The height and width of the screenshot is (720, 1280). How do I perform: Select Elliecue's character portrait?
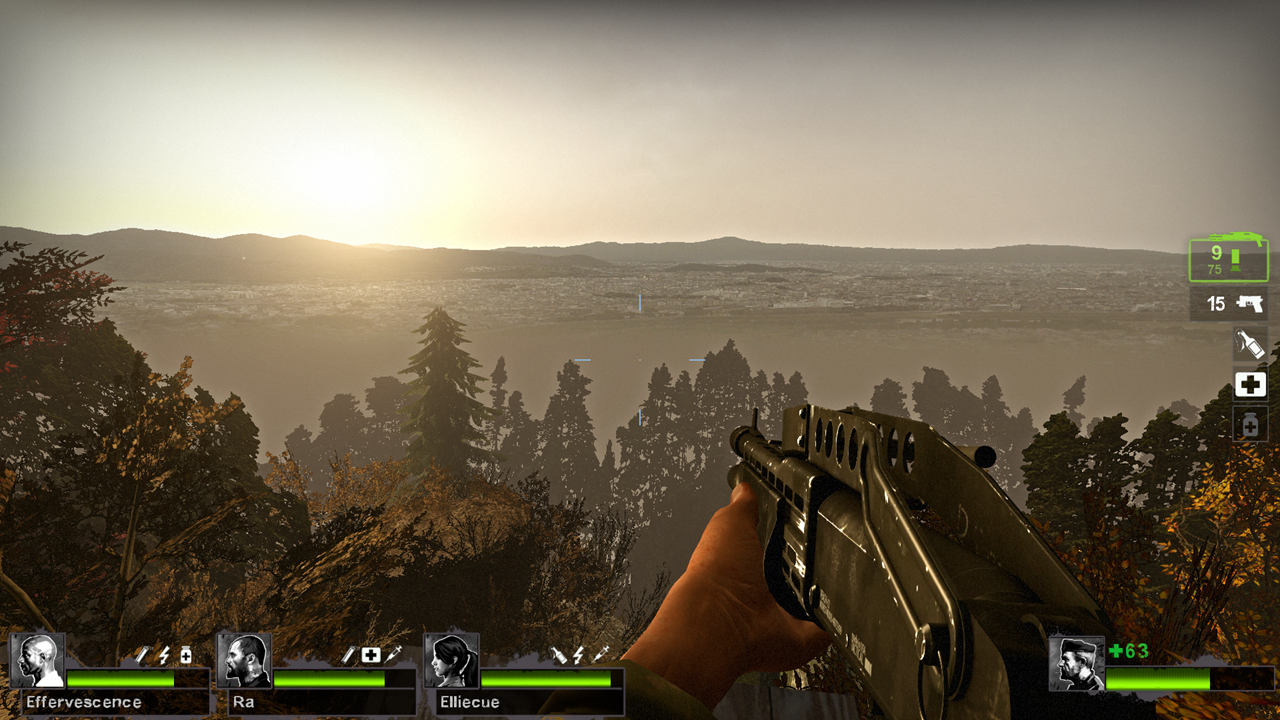pyautogui.click(x=450, y=658)
